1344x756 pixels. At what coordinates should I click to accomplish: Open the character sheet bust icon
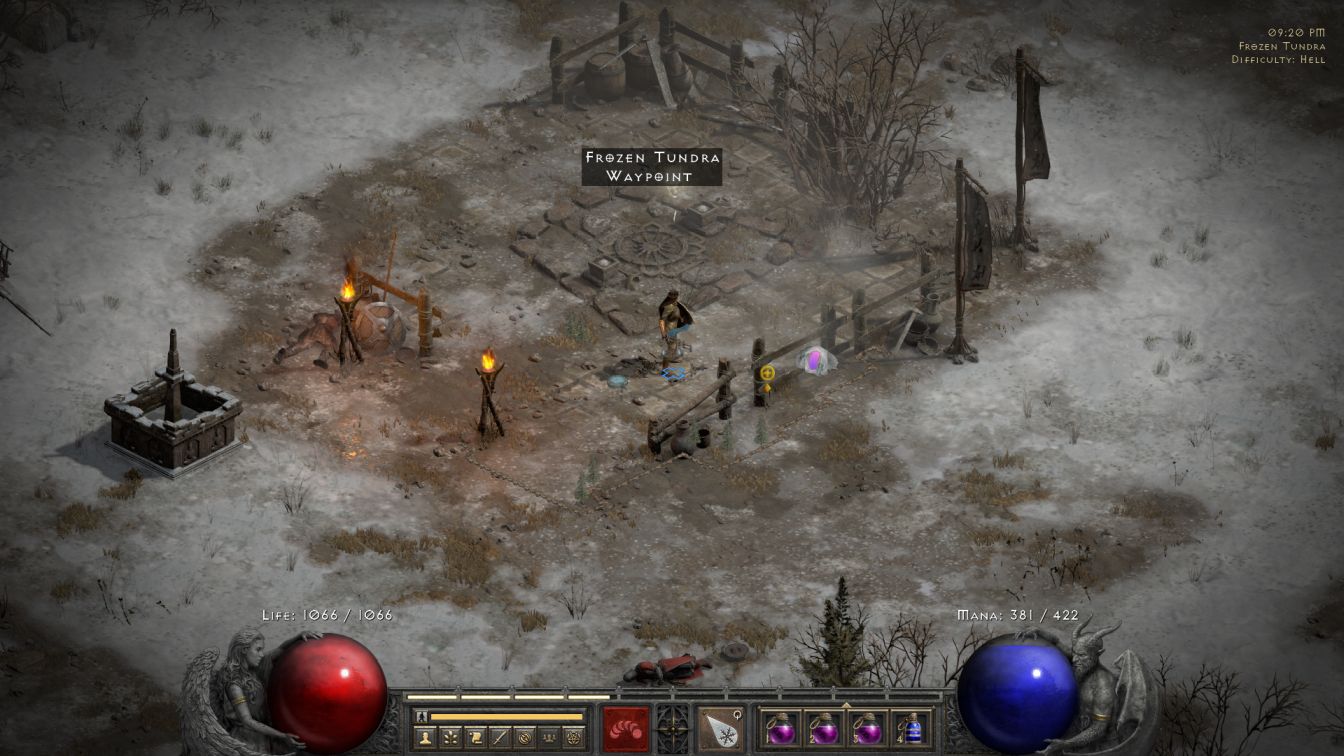426,738
